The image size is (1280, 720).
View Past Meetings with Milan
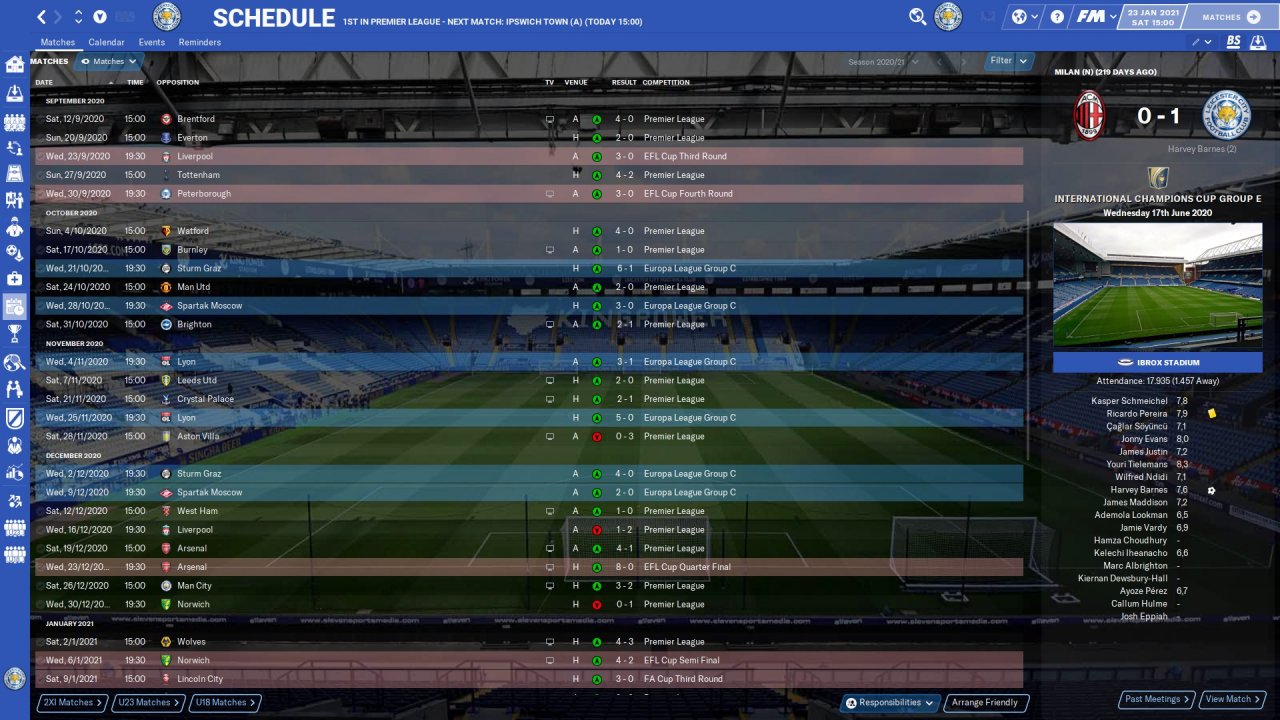(x=1157, y=699)
